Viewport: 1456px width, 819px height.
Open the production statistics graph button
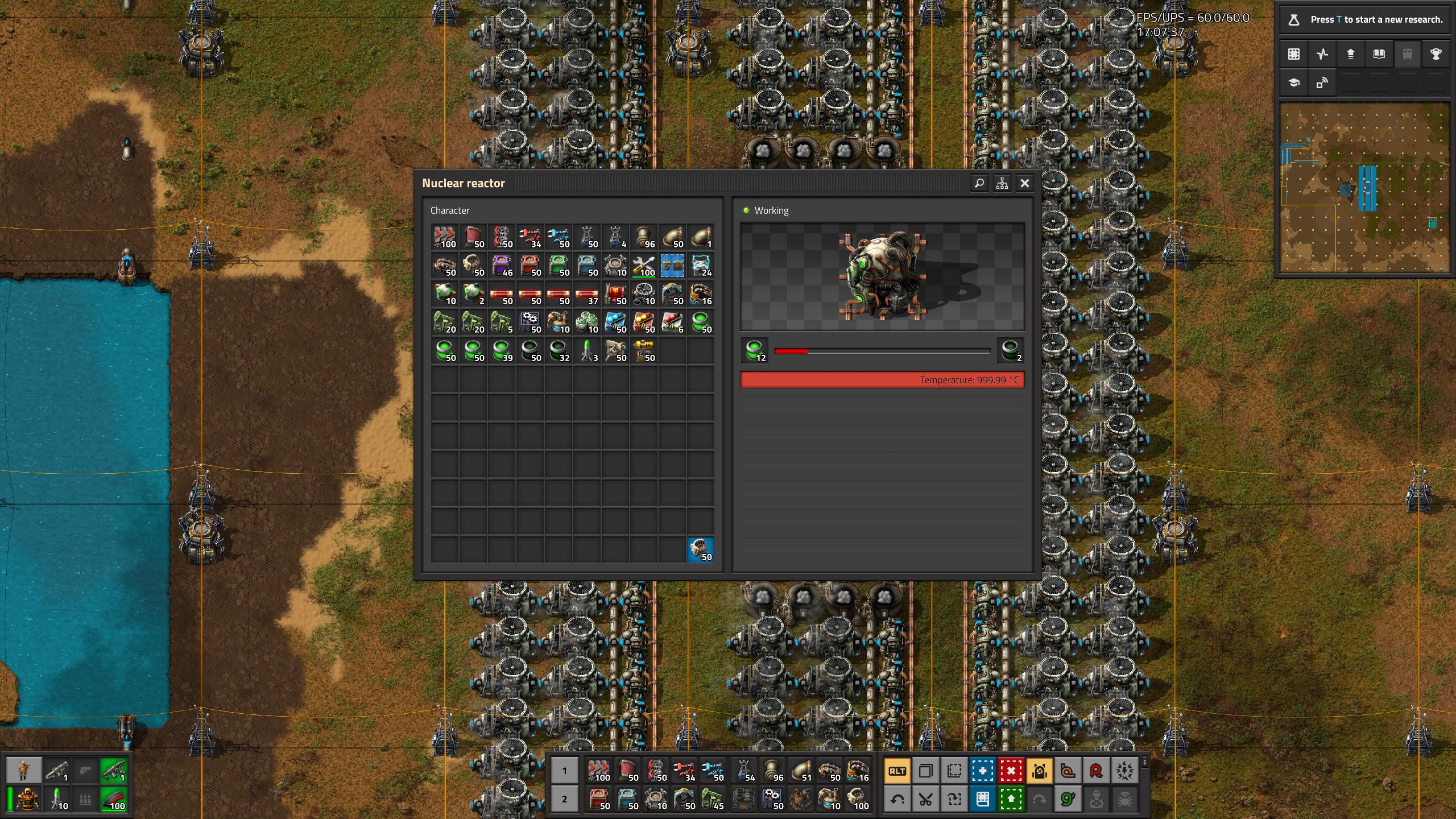(x=1322, y=54)
